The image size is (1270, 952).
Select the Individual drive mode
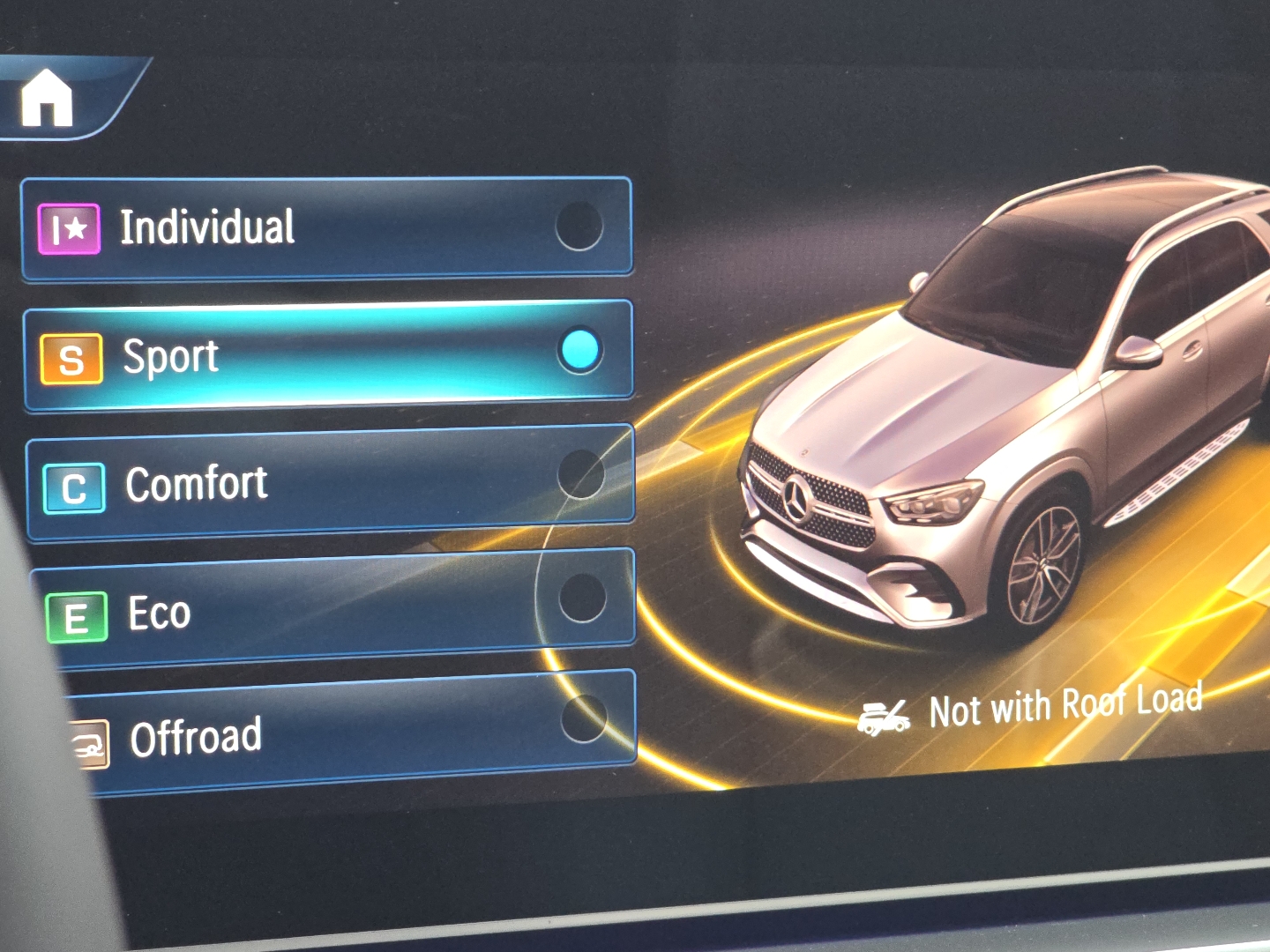pyautogui.click(x=326, y=228)
